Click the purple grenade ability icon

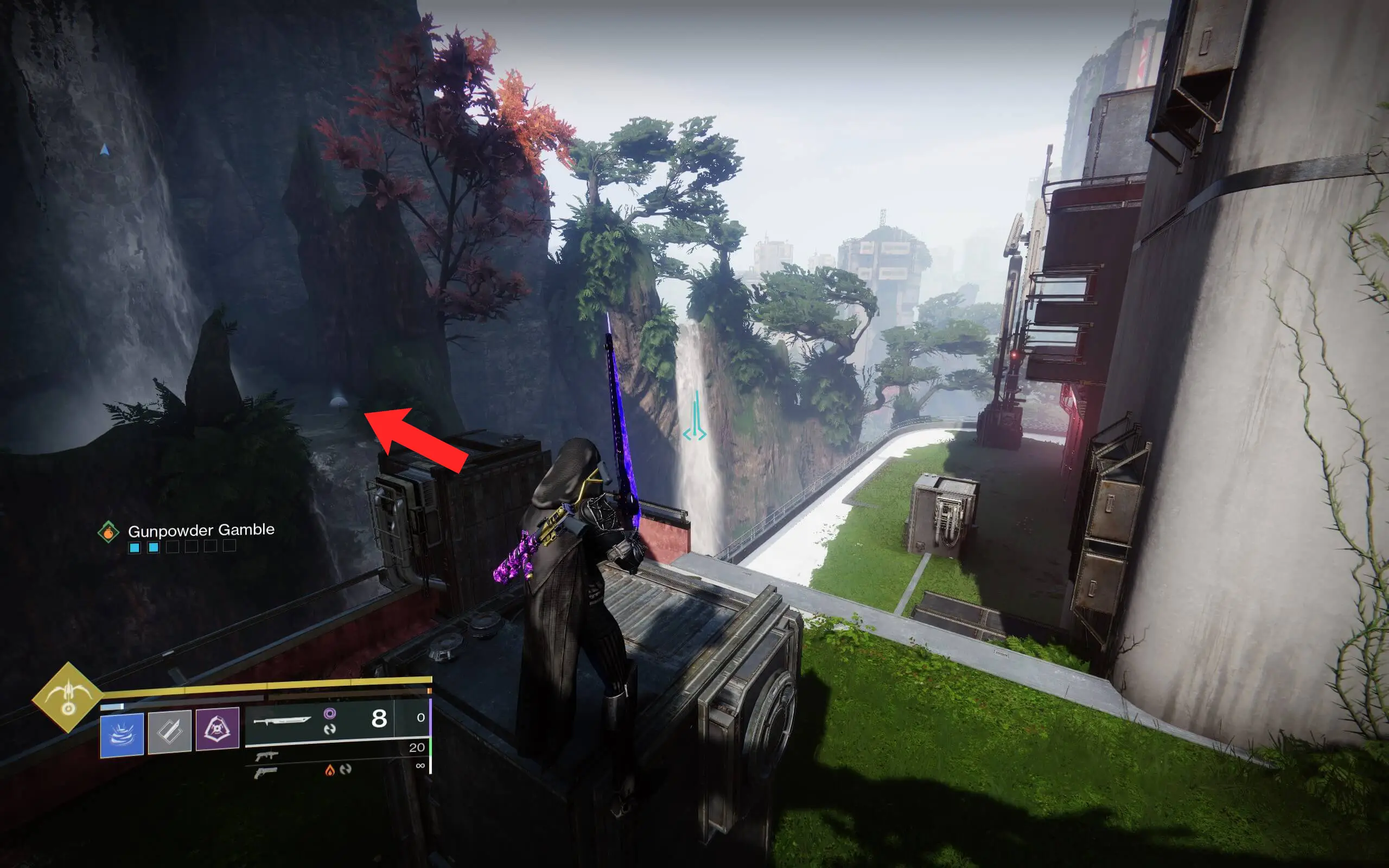point(218,732)
